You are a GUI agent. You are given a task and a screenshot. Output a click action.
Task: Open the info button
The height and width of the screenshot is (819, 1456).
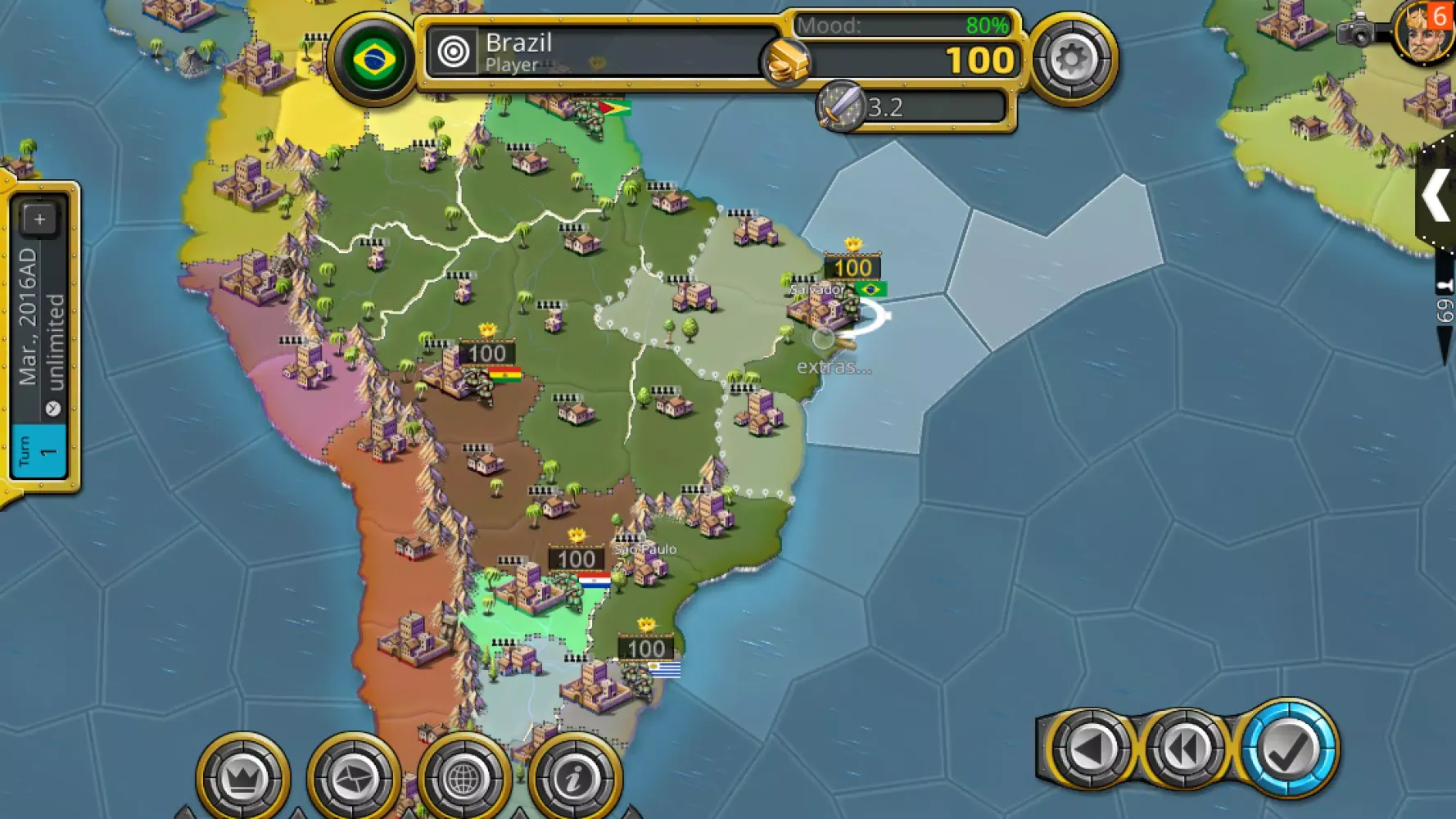click(574, 777)
